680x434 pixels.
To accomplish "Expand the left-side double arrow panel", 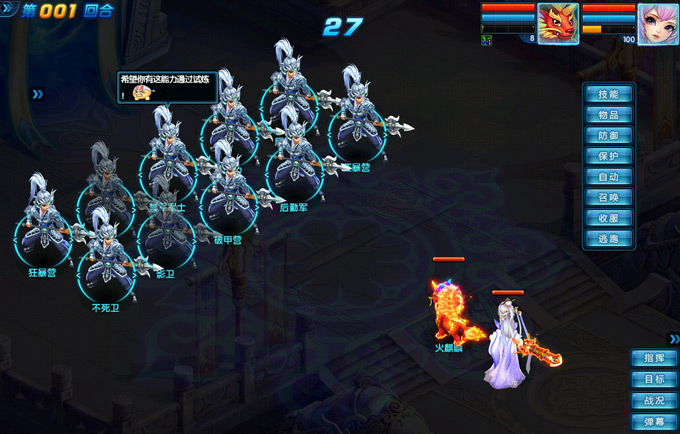I will pyautogui.click(x=37, y=94).
